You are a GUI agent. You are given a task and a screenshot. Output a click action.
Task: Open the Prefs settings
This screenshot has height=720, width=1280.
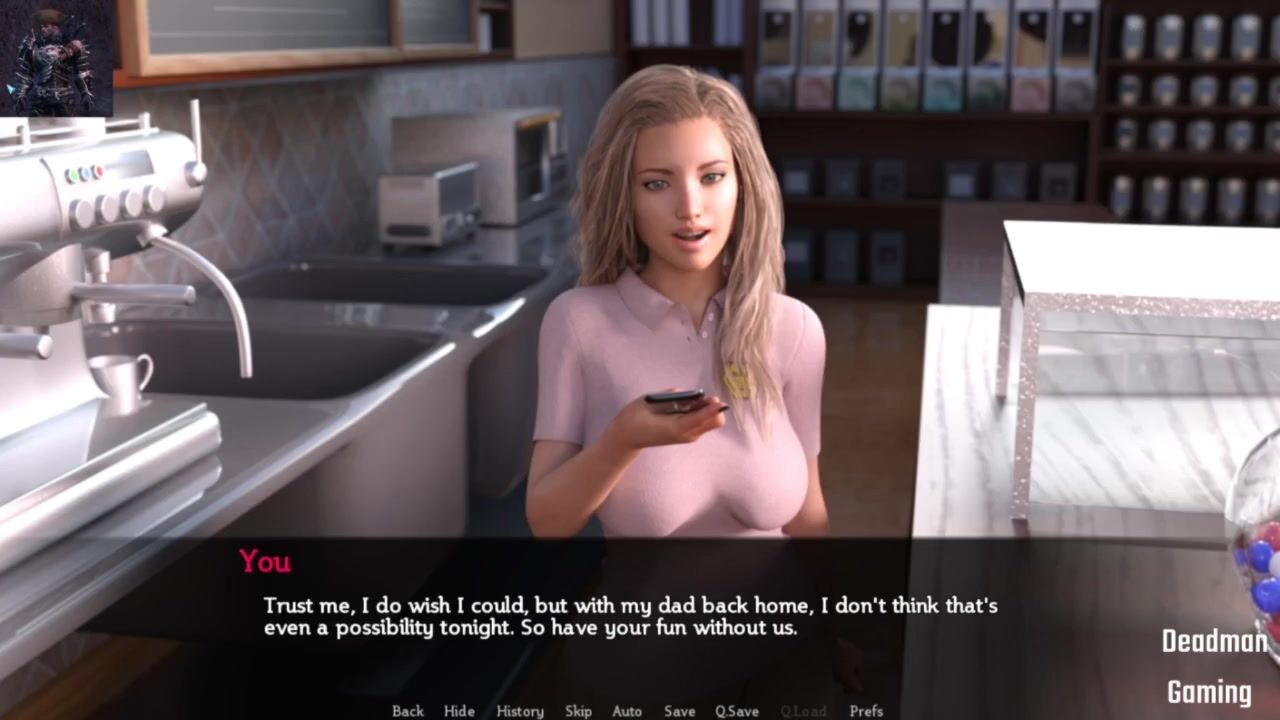point(866,711)
